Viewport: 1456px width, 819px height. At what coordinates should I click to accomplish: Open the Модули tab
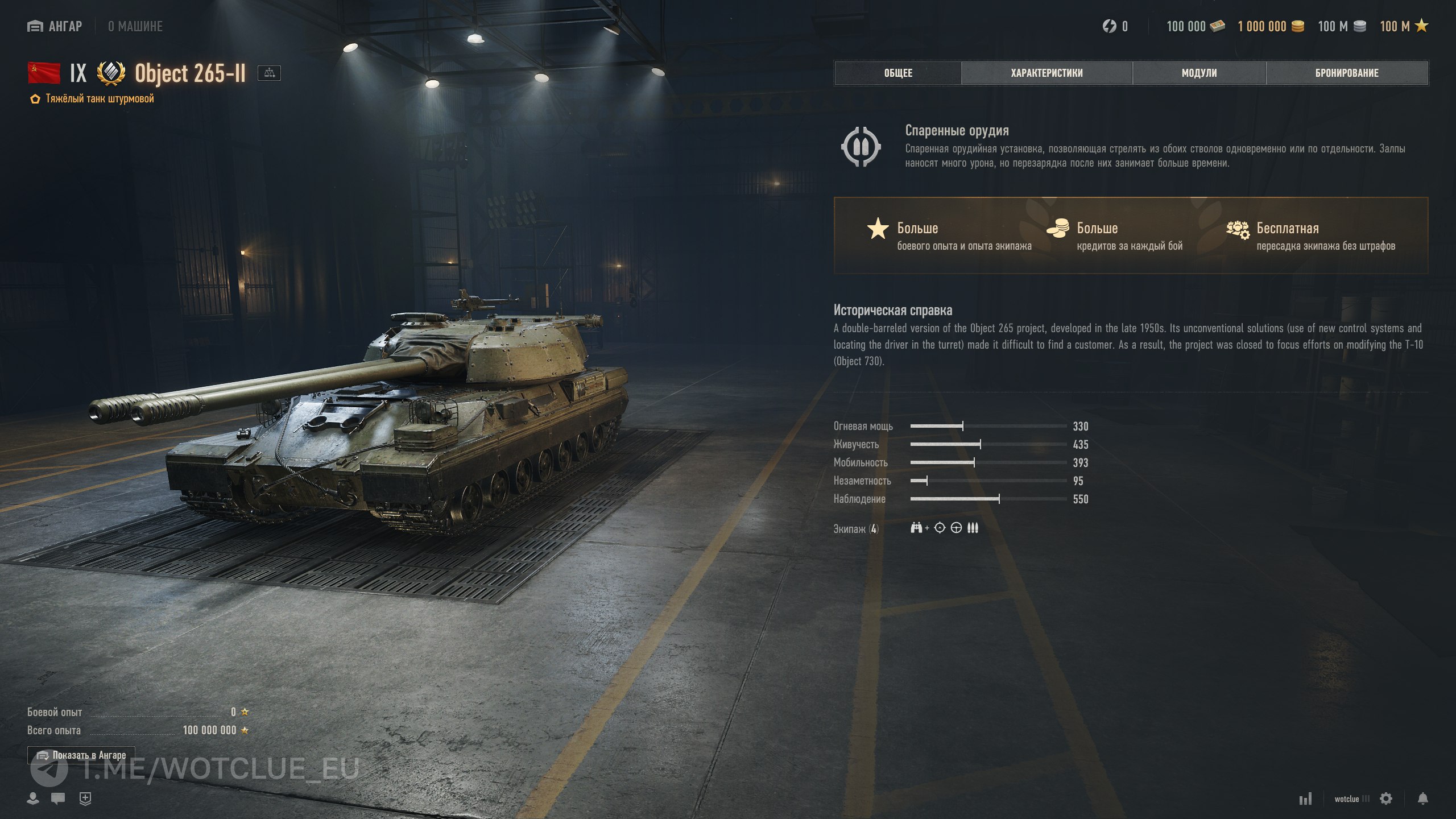[x=1199, y=73]
